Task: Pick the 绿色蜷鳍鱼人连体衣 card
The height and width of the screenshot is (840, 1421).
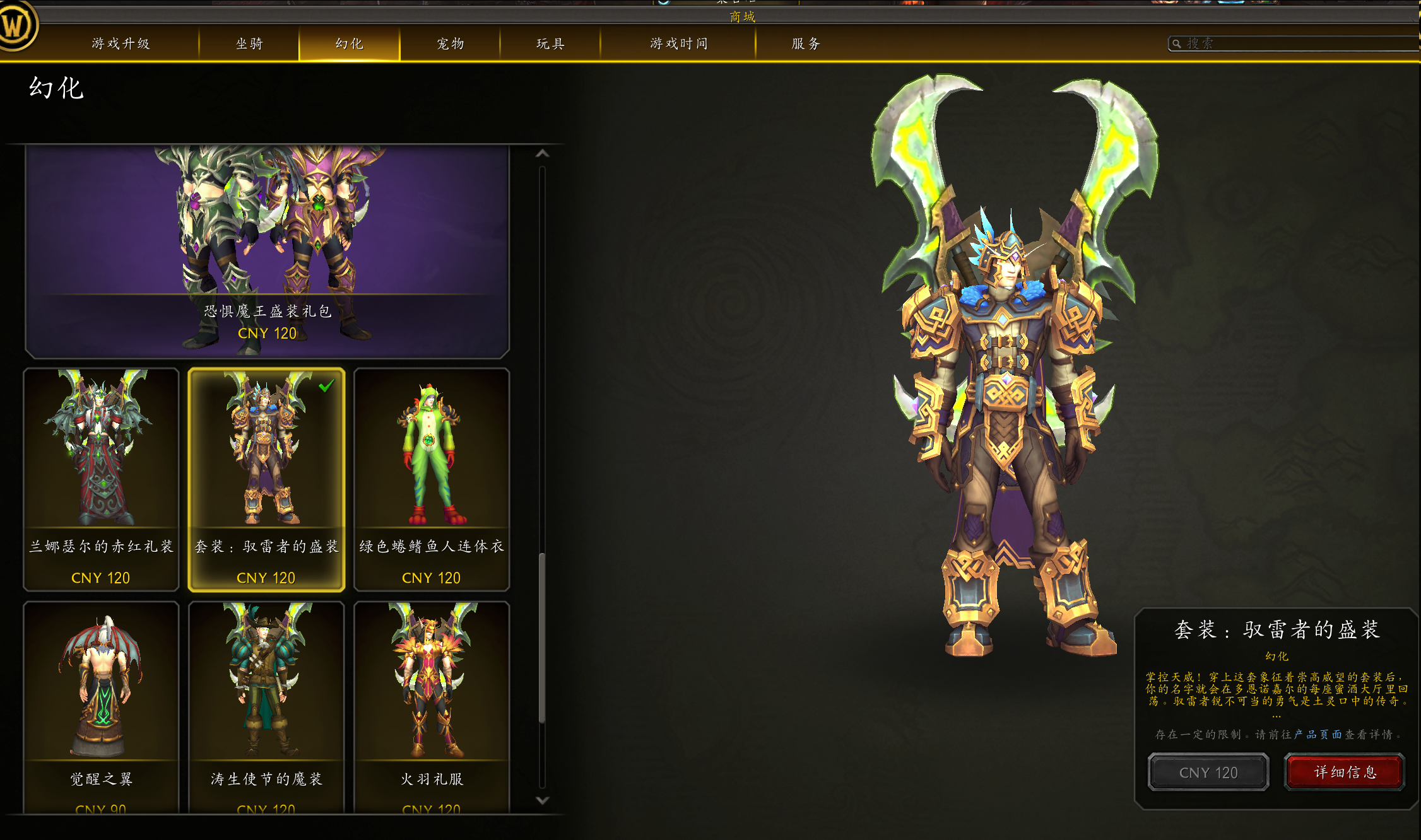Action: (432, 479)
